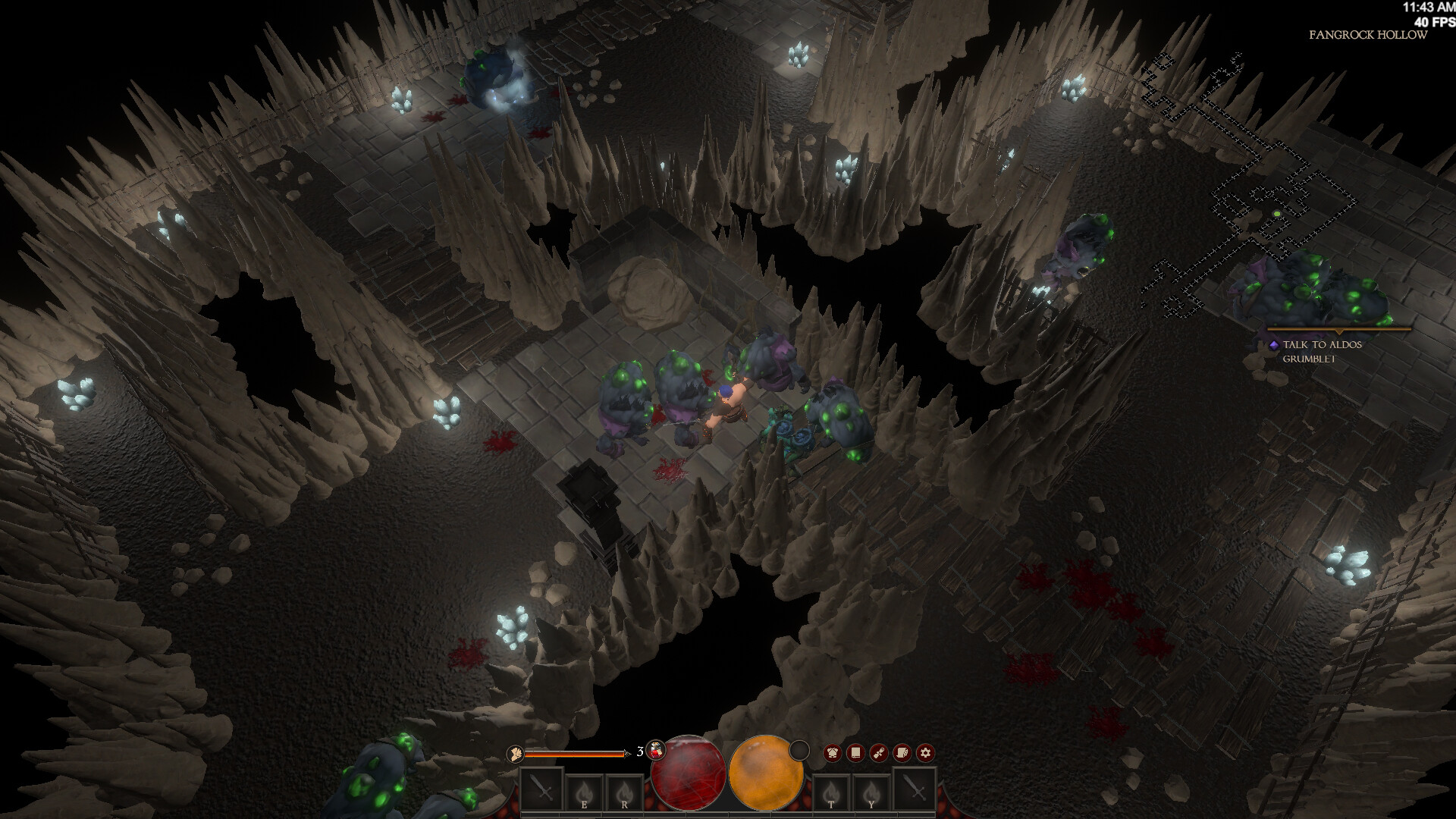Screen dimensions: 1456x819
Task: Click the small dark circle beside orange orb
Action: click(x=799, y=751)
